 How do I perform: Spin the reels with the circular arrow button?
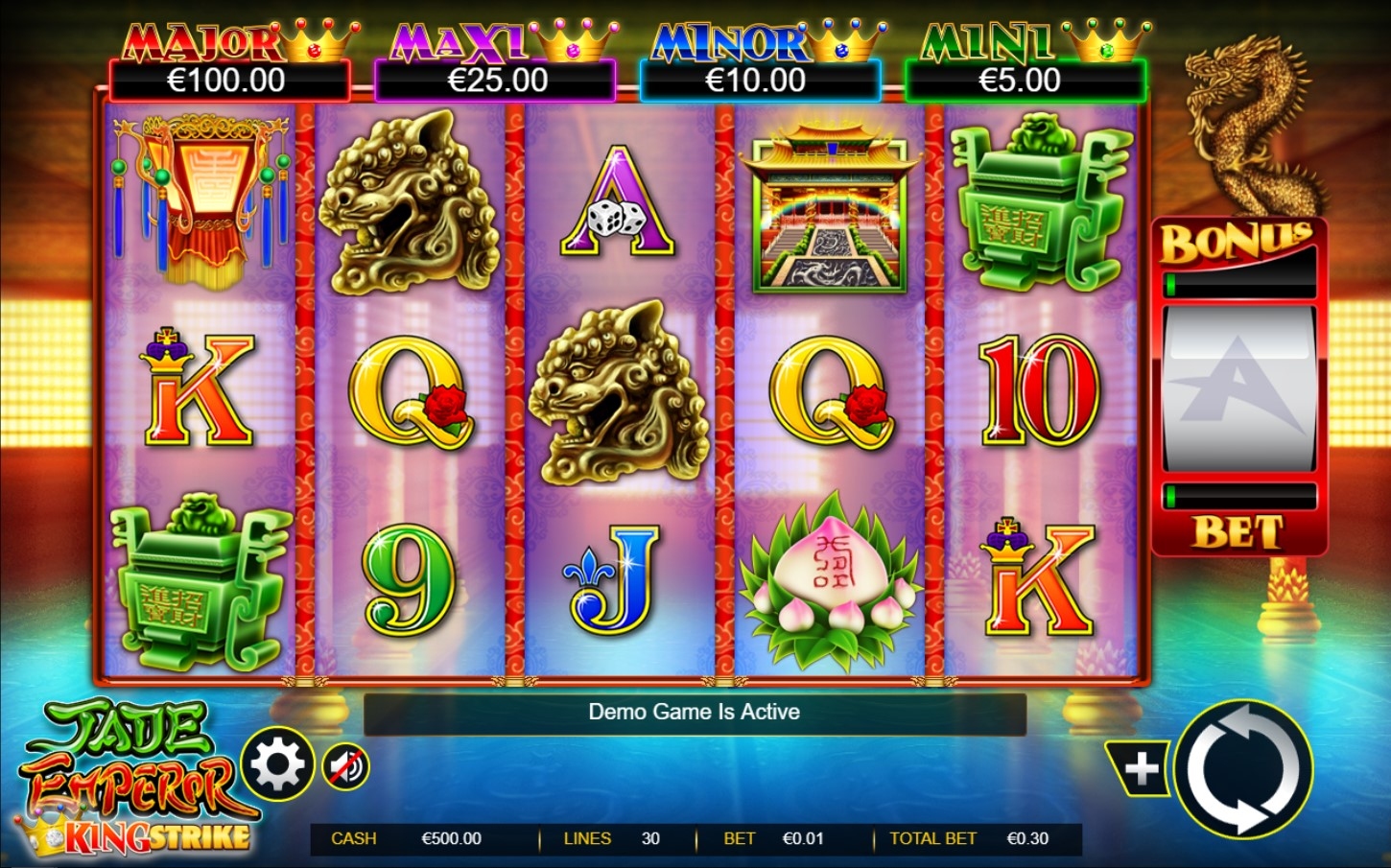tap(1243, 769)
